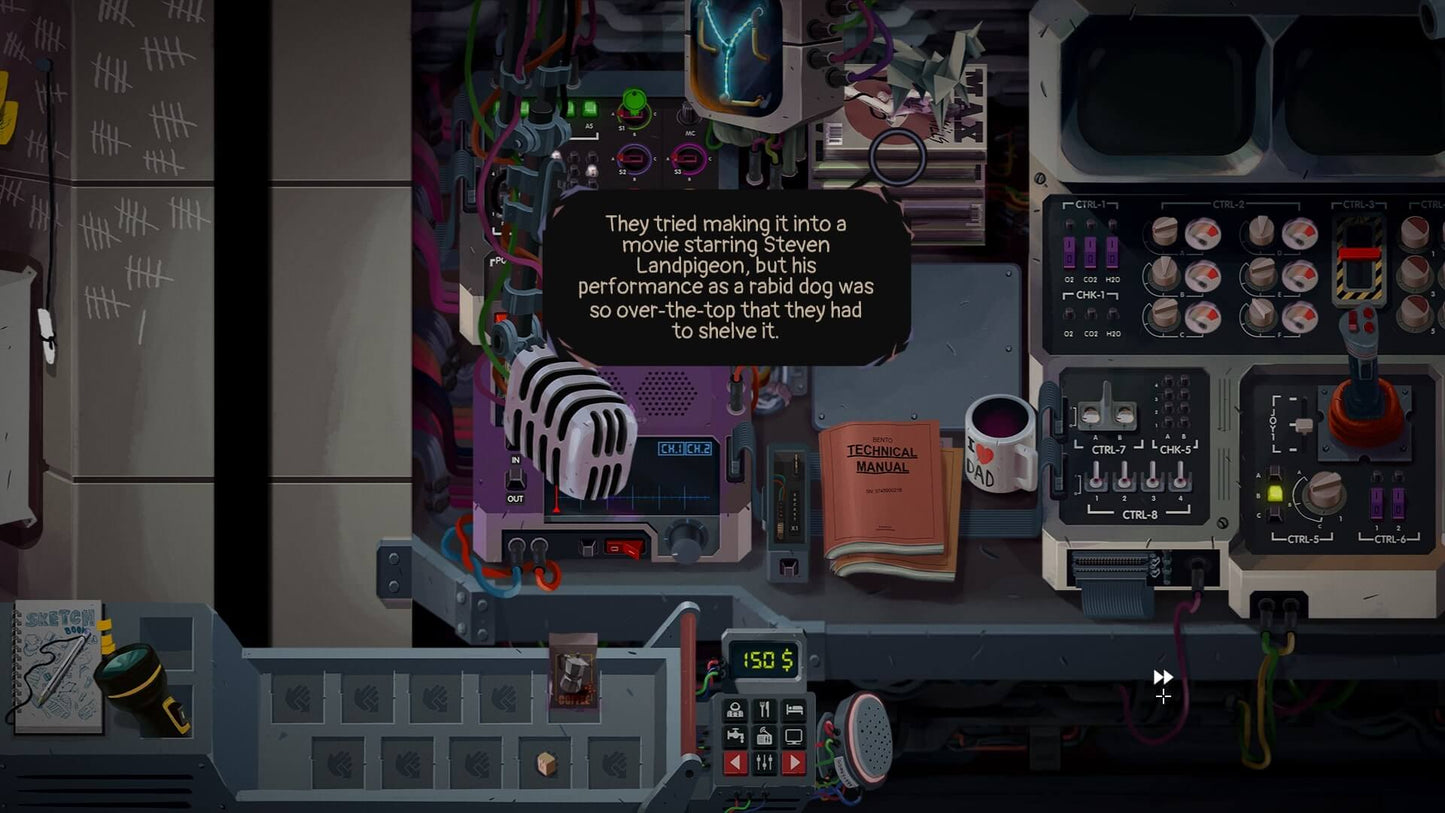Click the red left arrow button
This screenshot has height=813, width=1445.
click(x=735, y=764)
